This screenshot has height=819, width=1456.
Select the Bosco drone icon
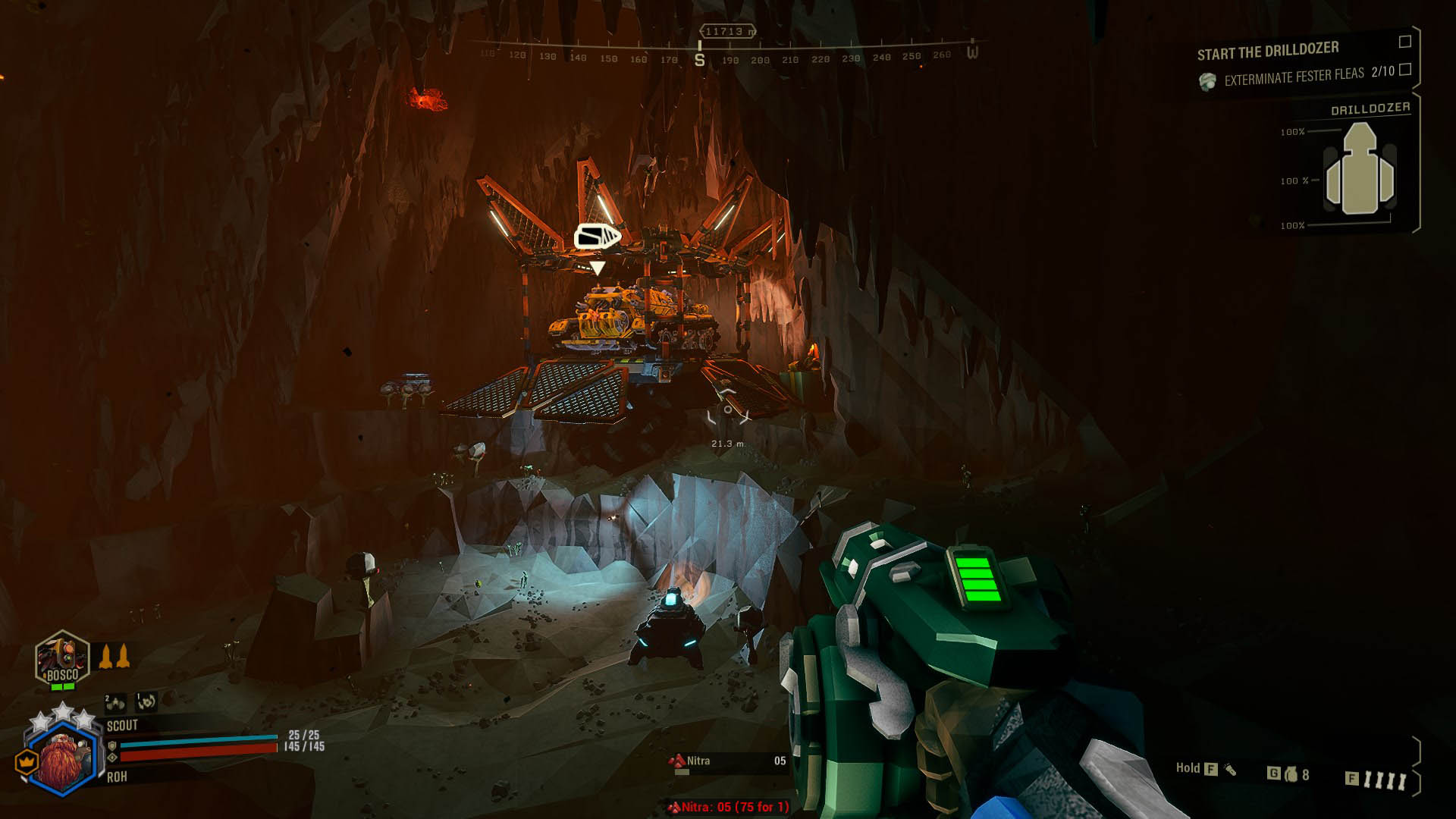(x=62, y=659)
